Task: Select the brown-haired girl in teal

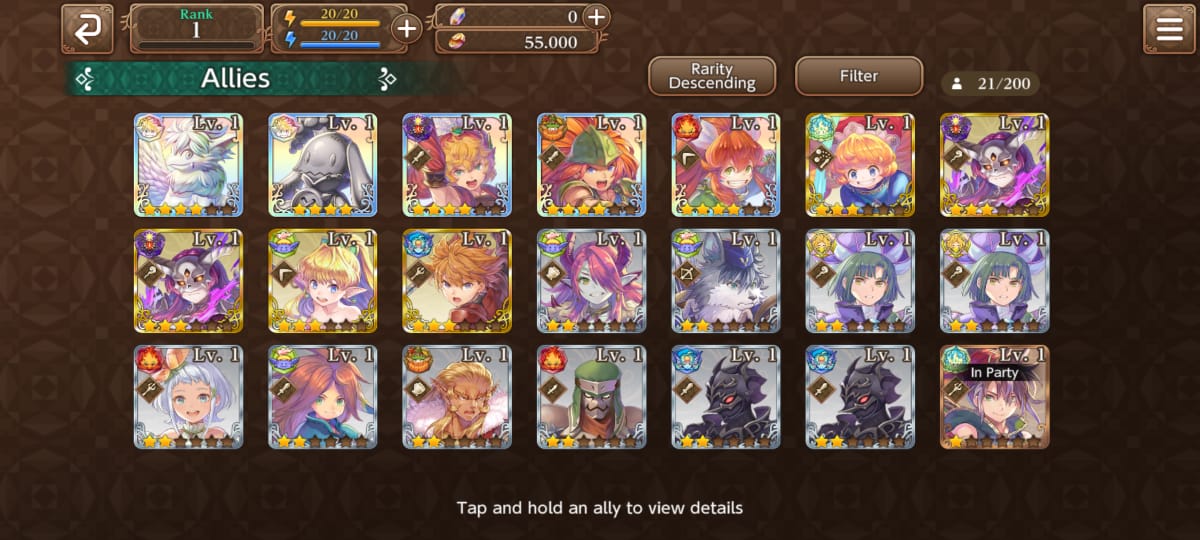Action: click(322, 397)
